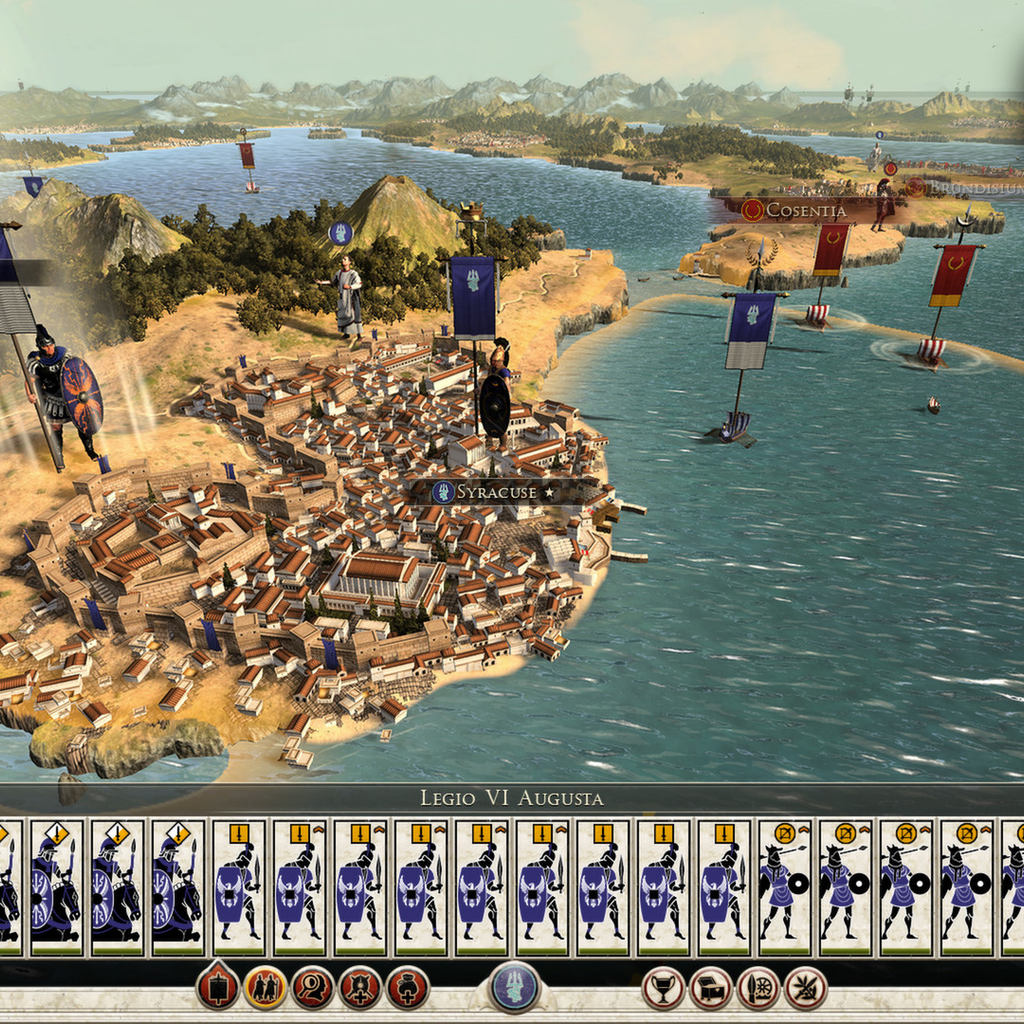Click the soldier-with-plus recruit units button
Viewport: 1024px width, 1024px height.
click(x=360, y=988)
